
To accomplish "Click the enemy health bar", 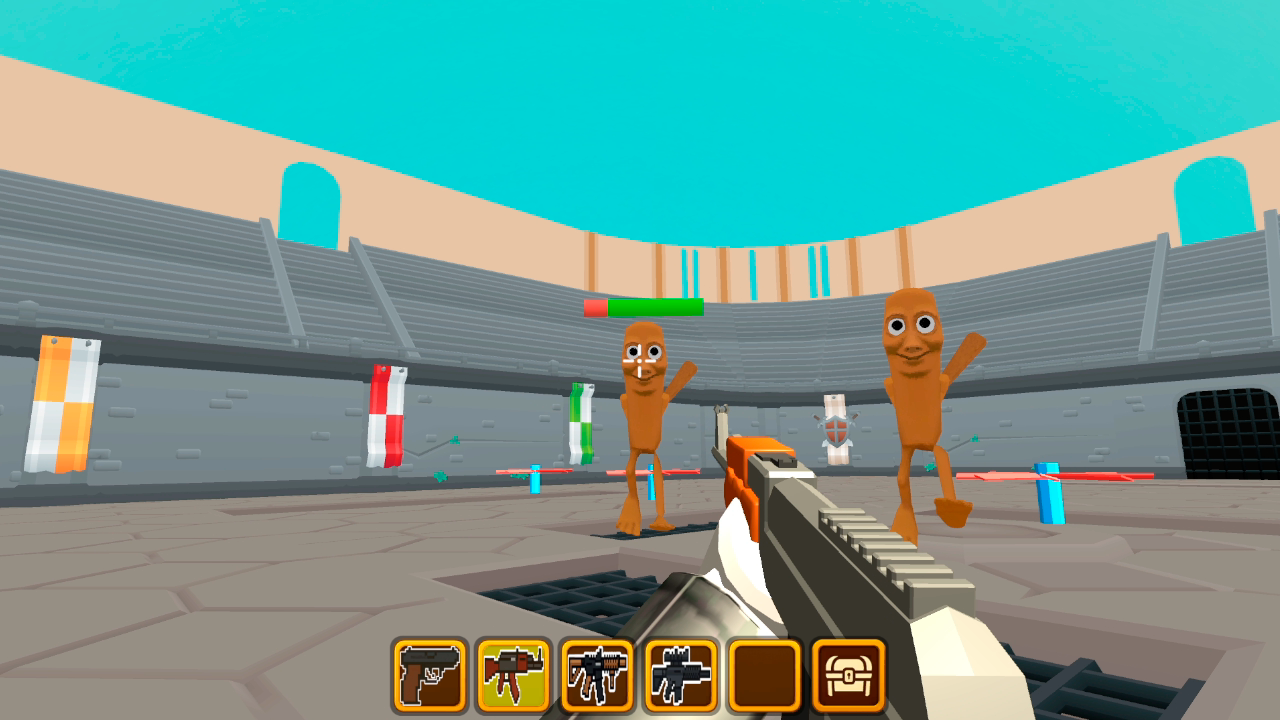I will (645, 308).
